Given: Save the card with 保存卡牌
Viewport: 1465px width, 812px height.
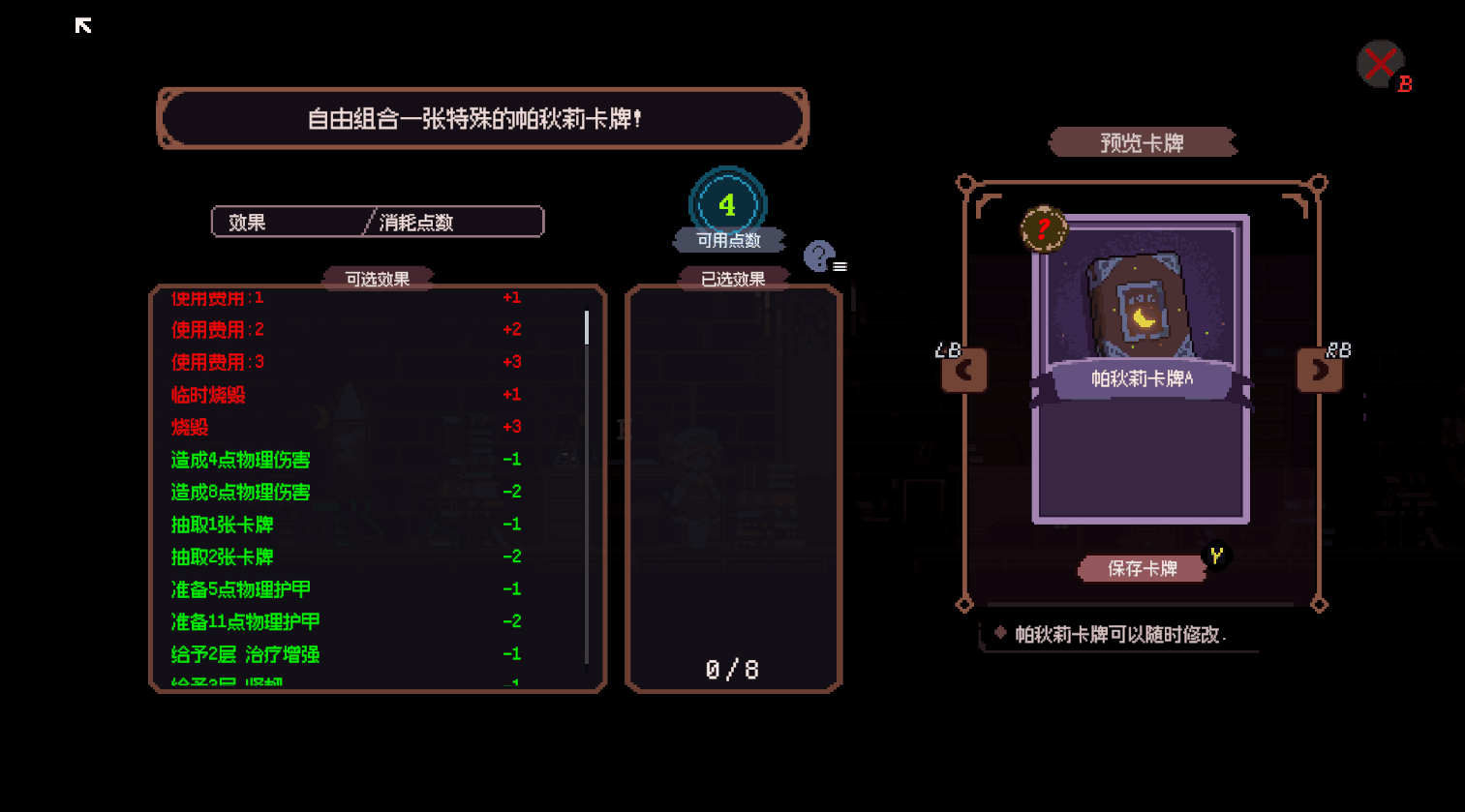Looking at the screenshot, I should (x=1143, y=568).
